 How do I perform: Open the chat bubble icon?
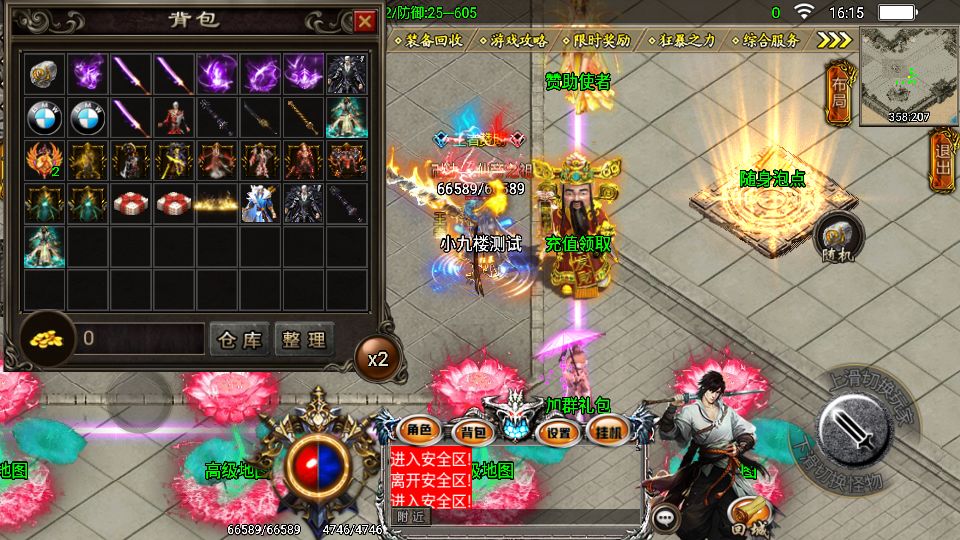tap(664, 517)
